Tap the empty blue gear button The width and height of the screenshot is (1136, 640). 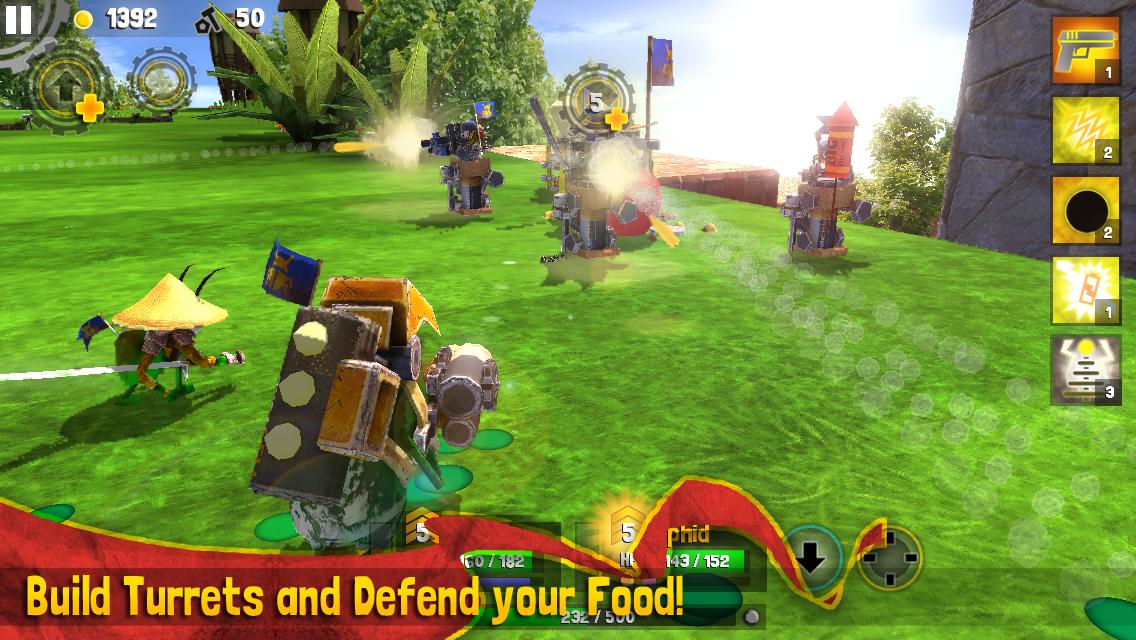click(x=161, y=81)
